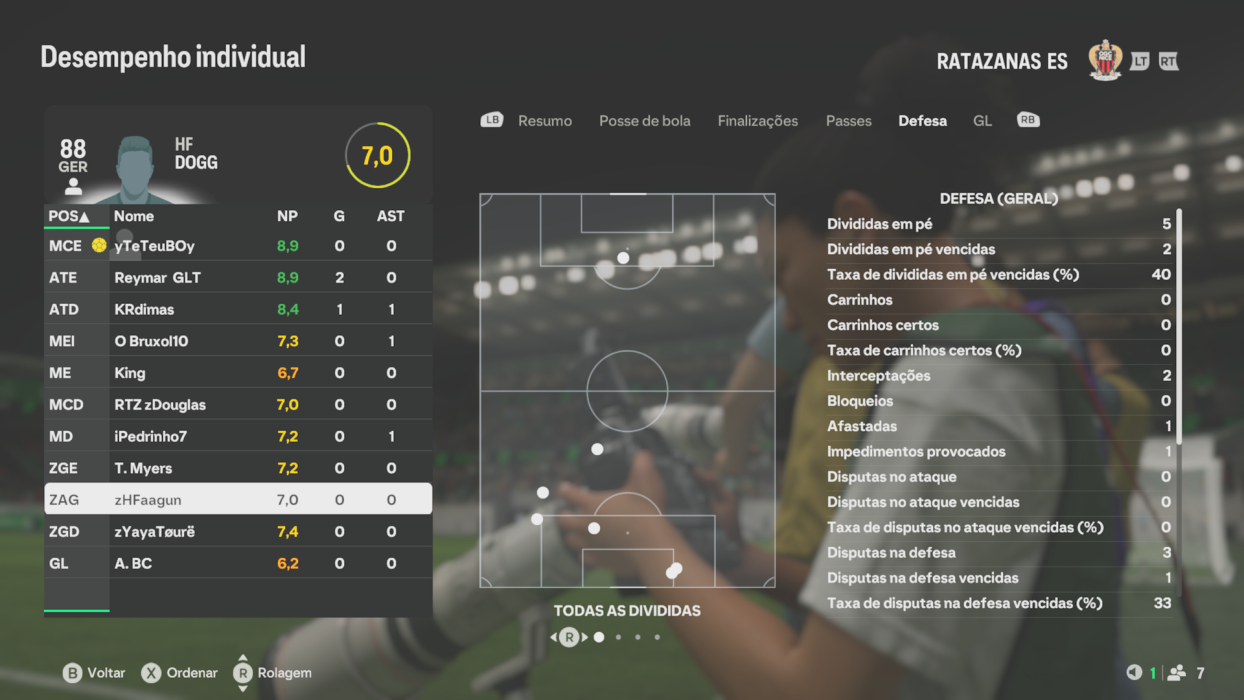Image resolution: width=1244 pixels, height=700 pixels.
Task: Switch to the Resumo tab
Action: (x=544, y=121)
